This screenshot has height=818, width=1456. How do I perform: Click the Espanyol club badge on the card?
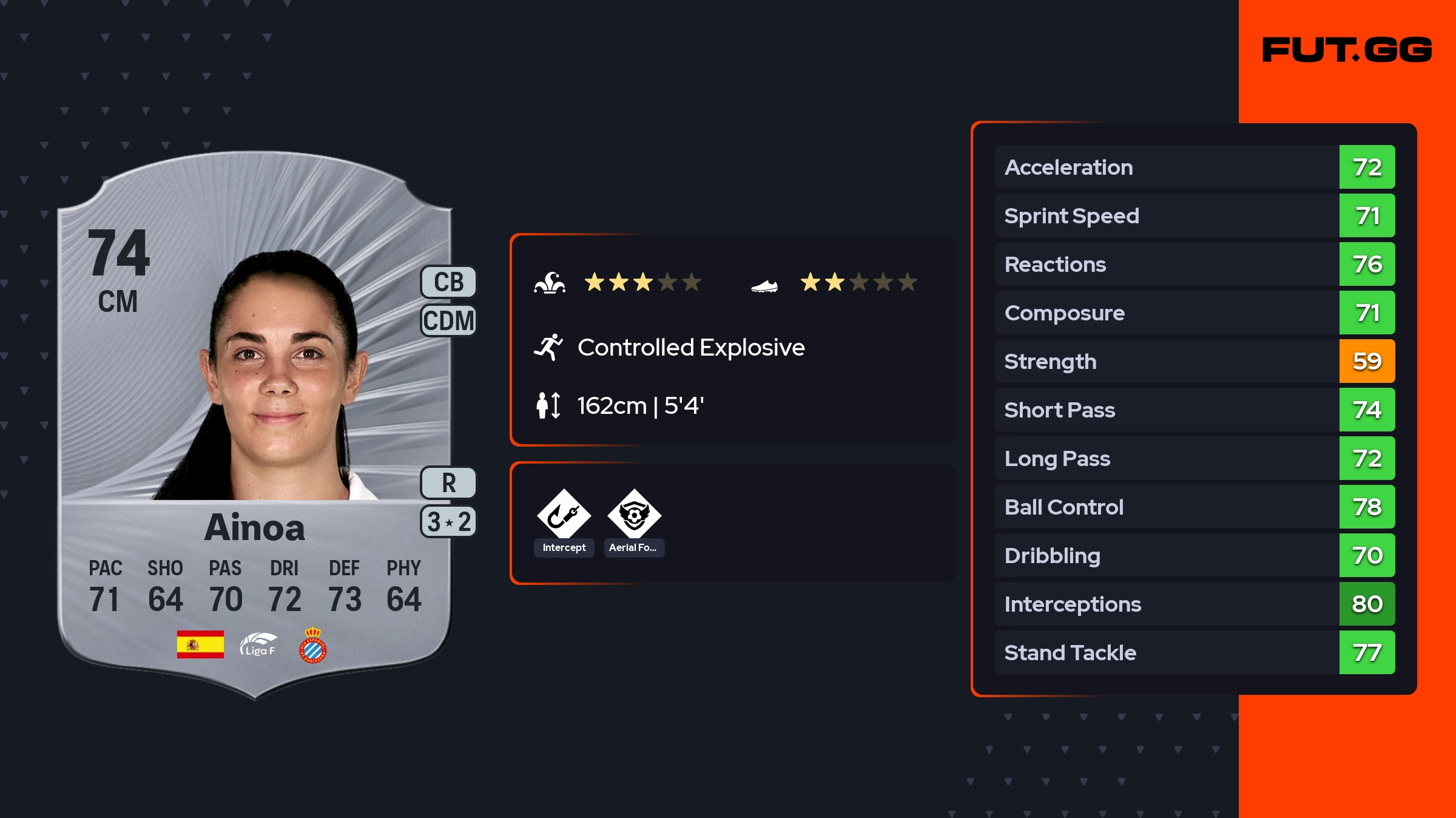313,645
